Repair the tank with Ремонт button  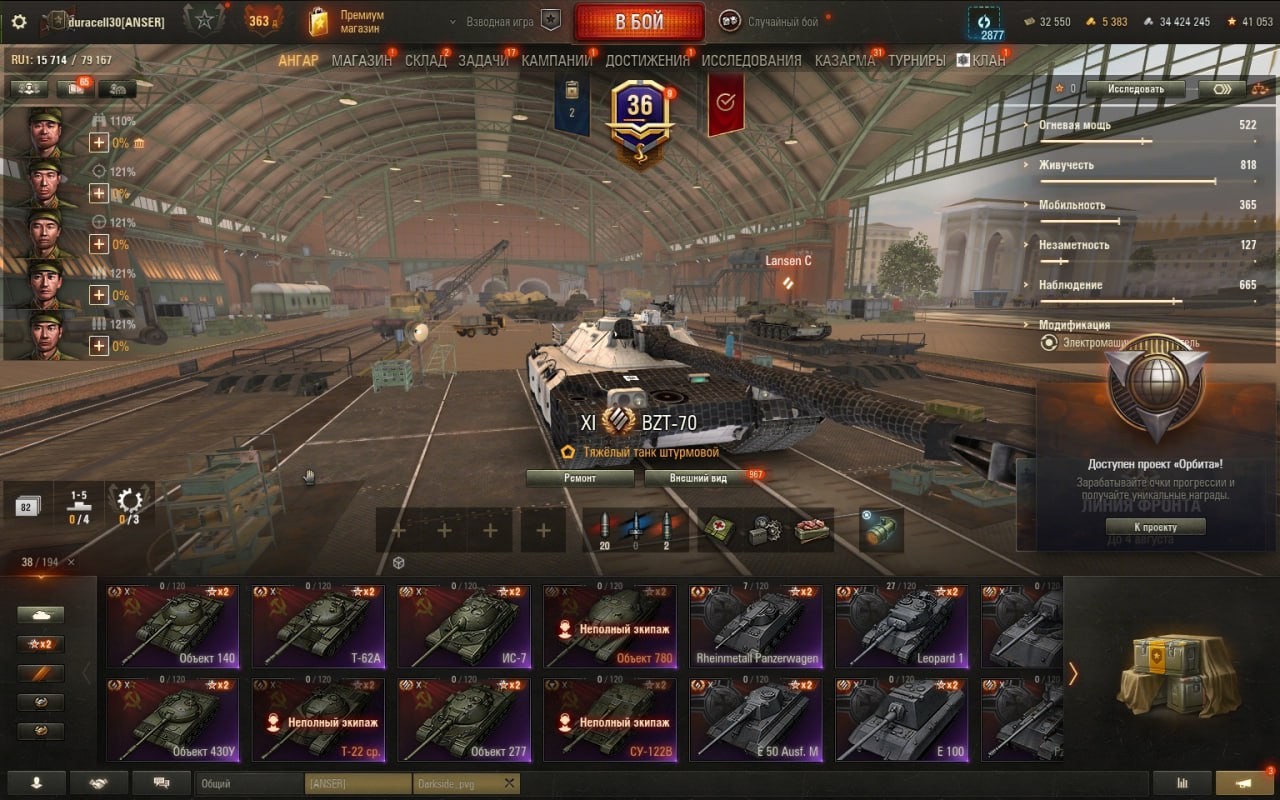[x=580, y=478]
